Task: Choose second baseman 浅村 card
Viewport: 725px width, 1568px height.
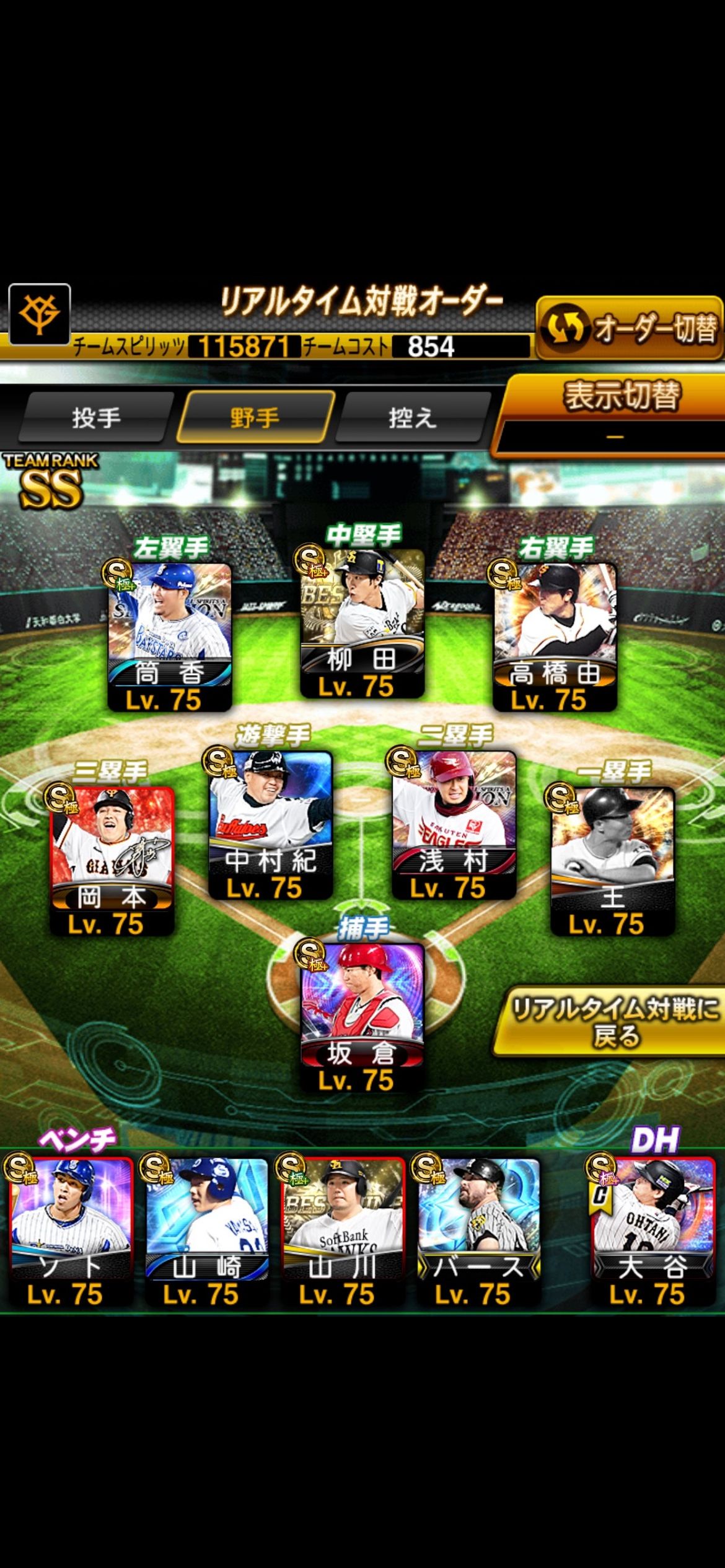Action: point(454,824)
